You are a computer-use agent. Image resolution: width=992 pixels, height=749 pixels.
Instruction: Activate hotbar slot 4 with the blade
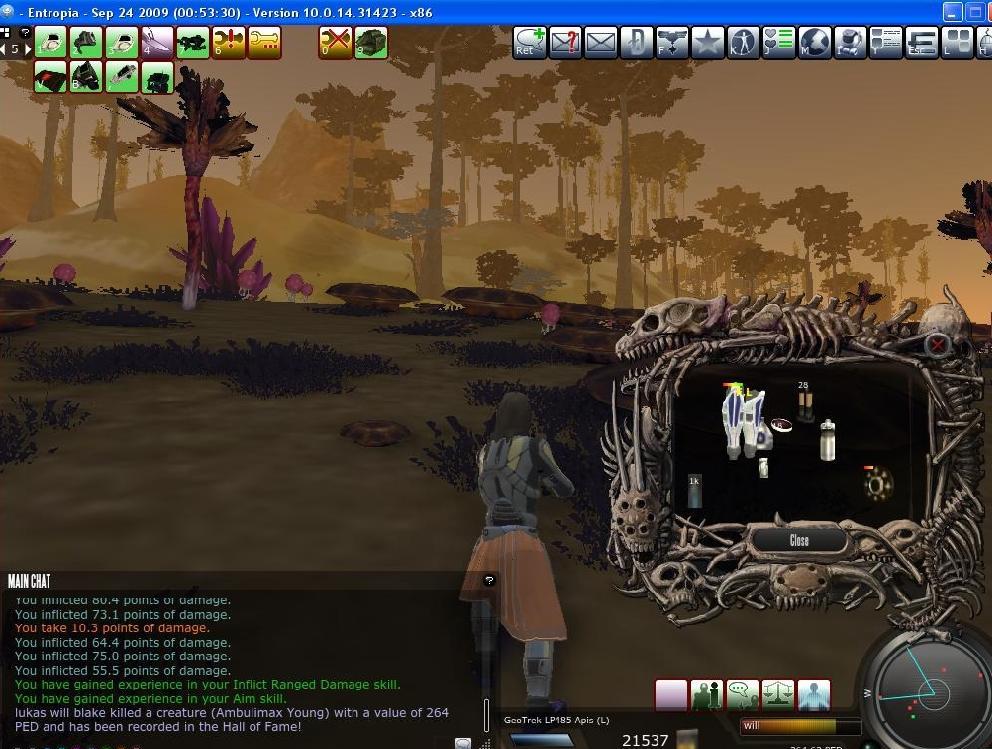pos(157,42)
